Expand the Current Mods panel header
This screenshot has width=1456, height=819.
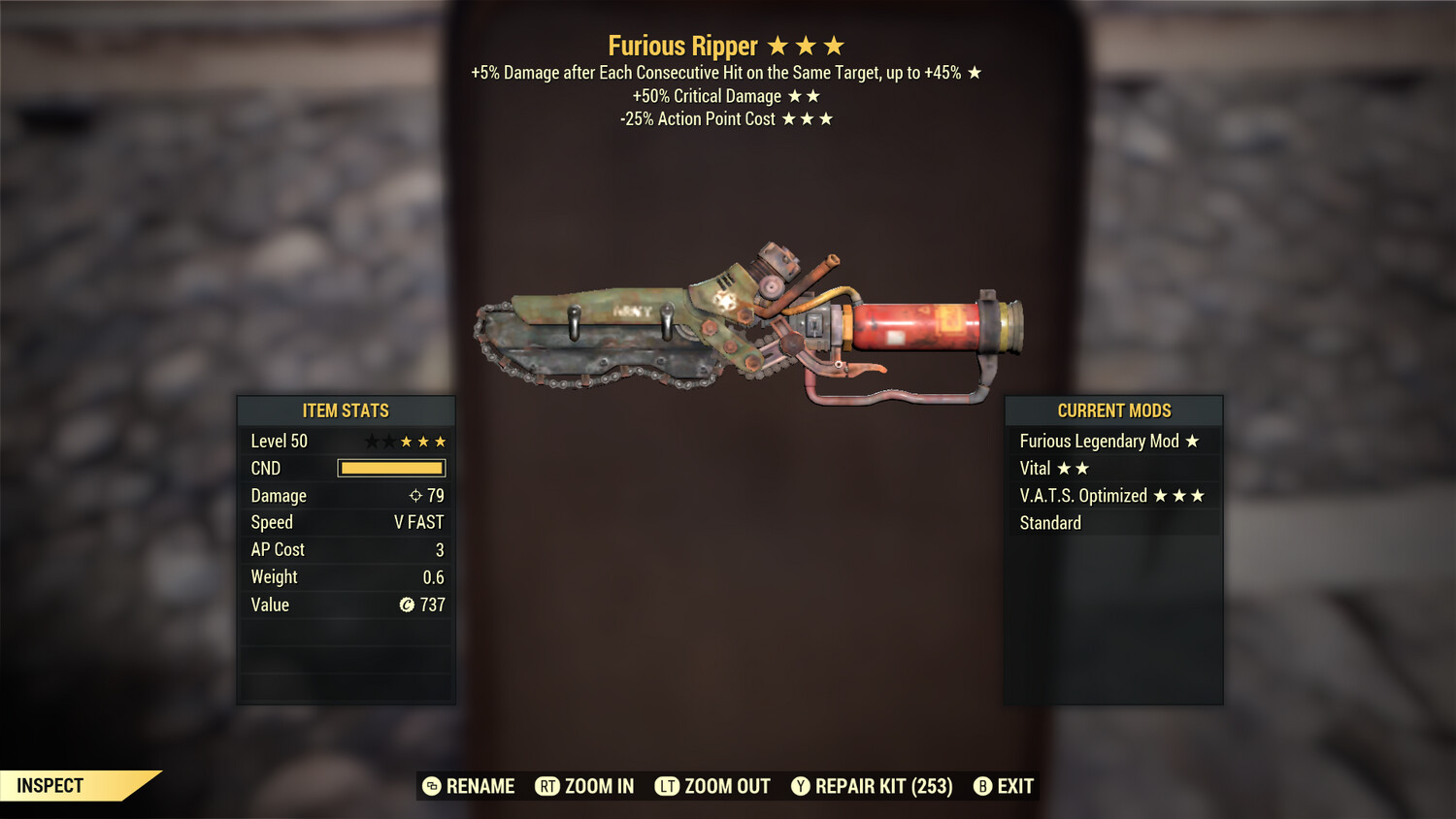coord(1113,410)
